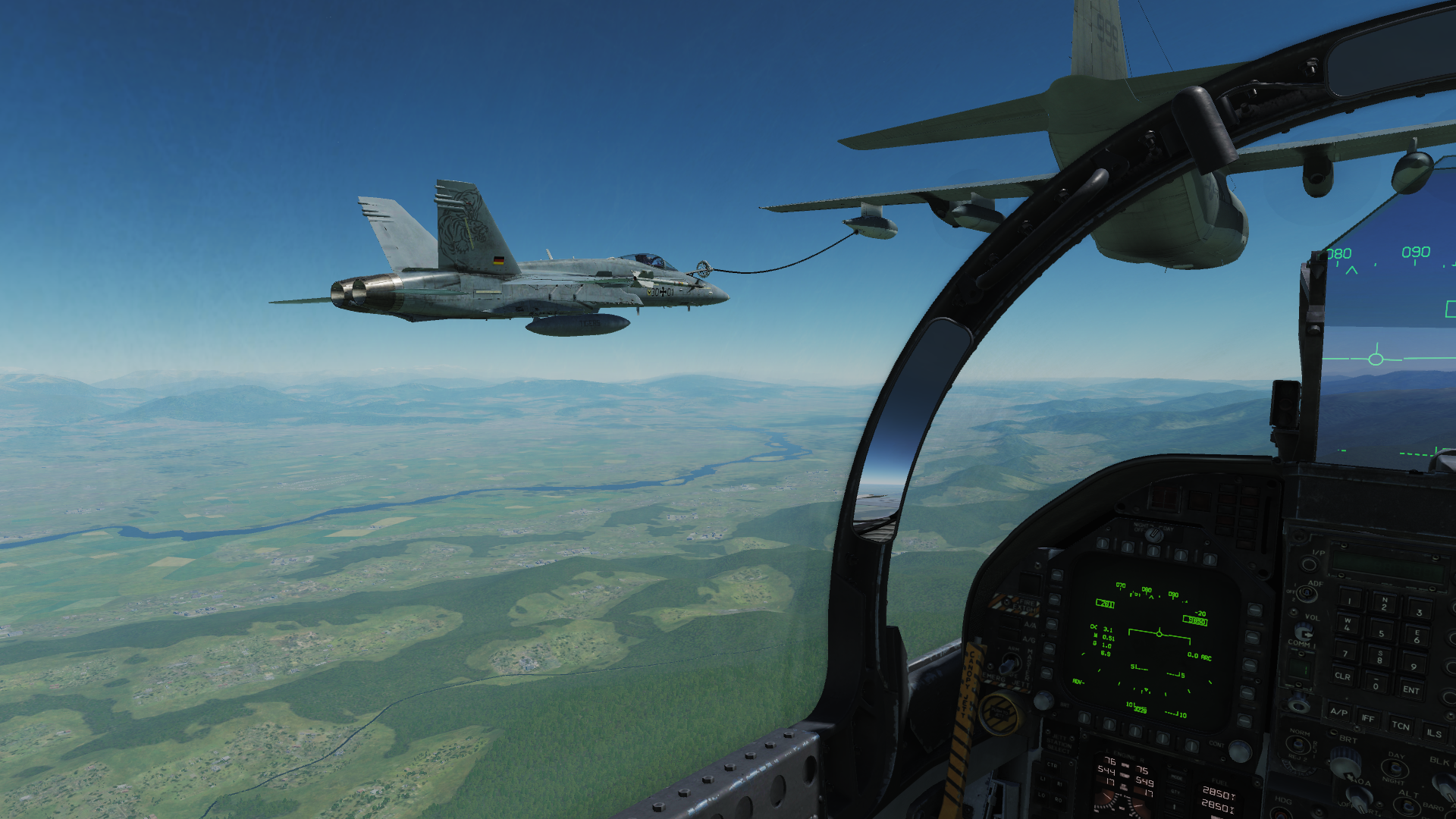The height and width of the screenshot is (819, 1456).
Task: Select the IFF button on the UFC
Action: tap(1368, 717)
